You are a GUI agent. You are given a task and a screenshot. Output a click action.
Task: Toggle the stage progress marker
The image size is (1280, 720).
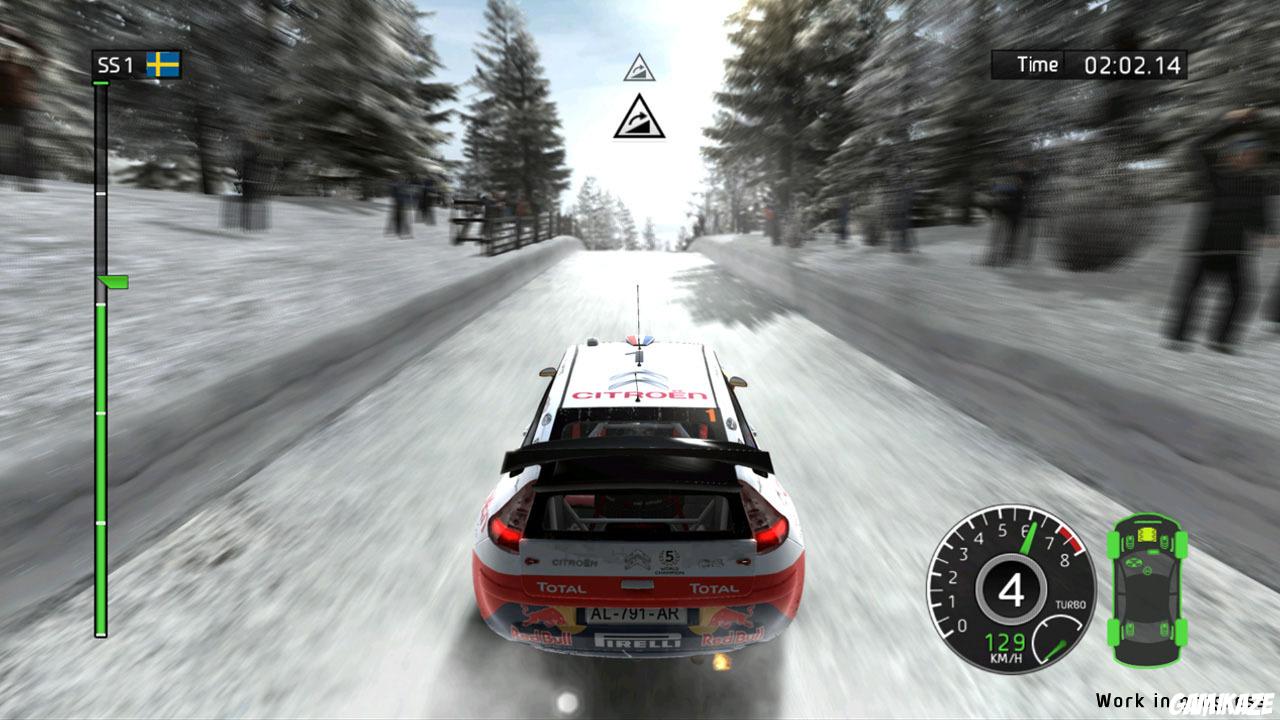click(x=111, y=281)
